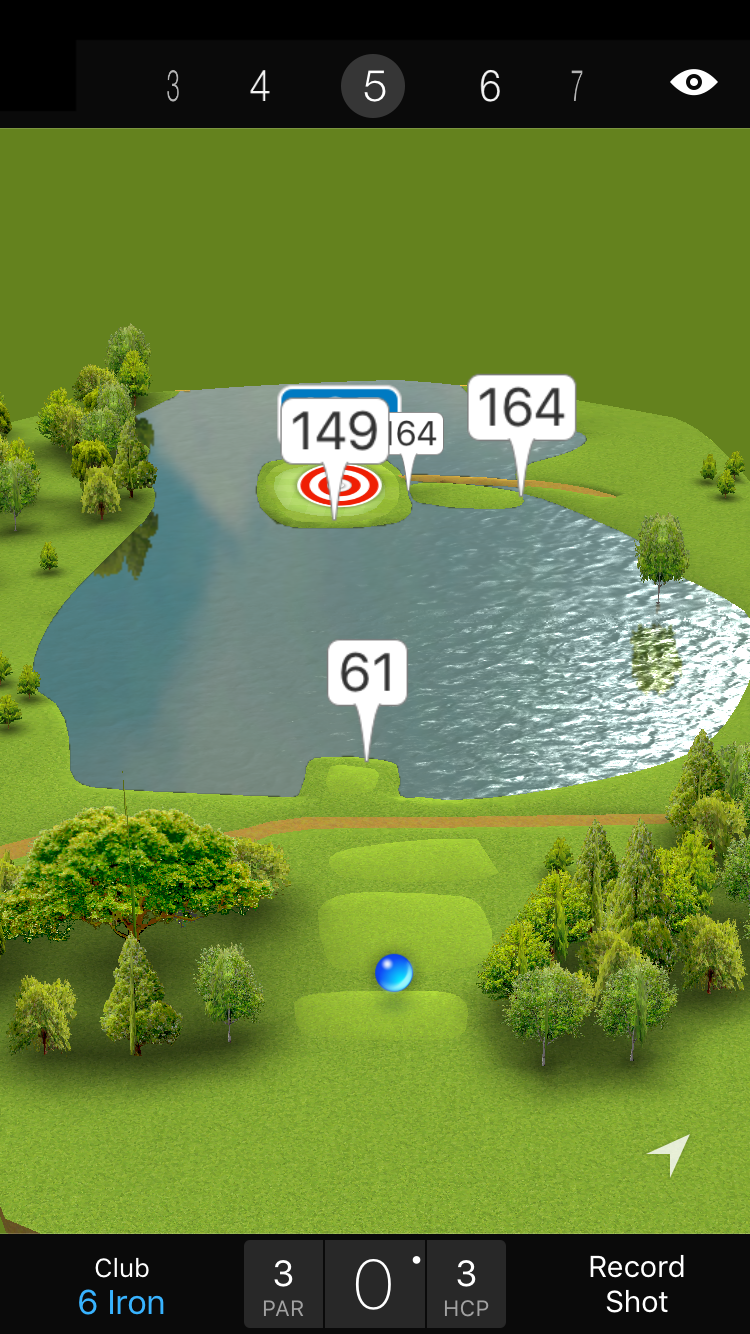The width and height of the screenshot is (750, 1334).
Task: Jump to hole 7
Action: click(x=576, y=87)
